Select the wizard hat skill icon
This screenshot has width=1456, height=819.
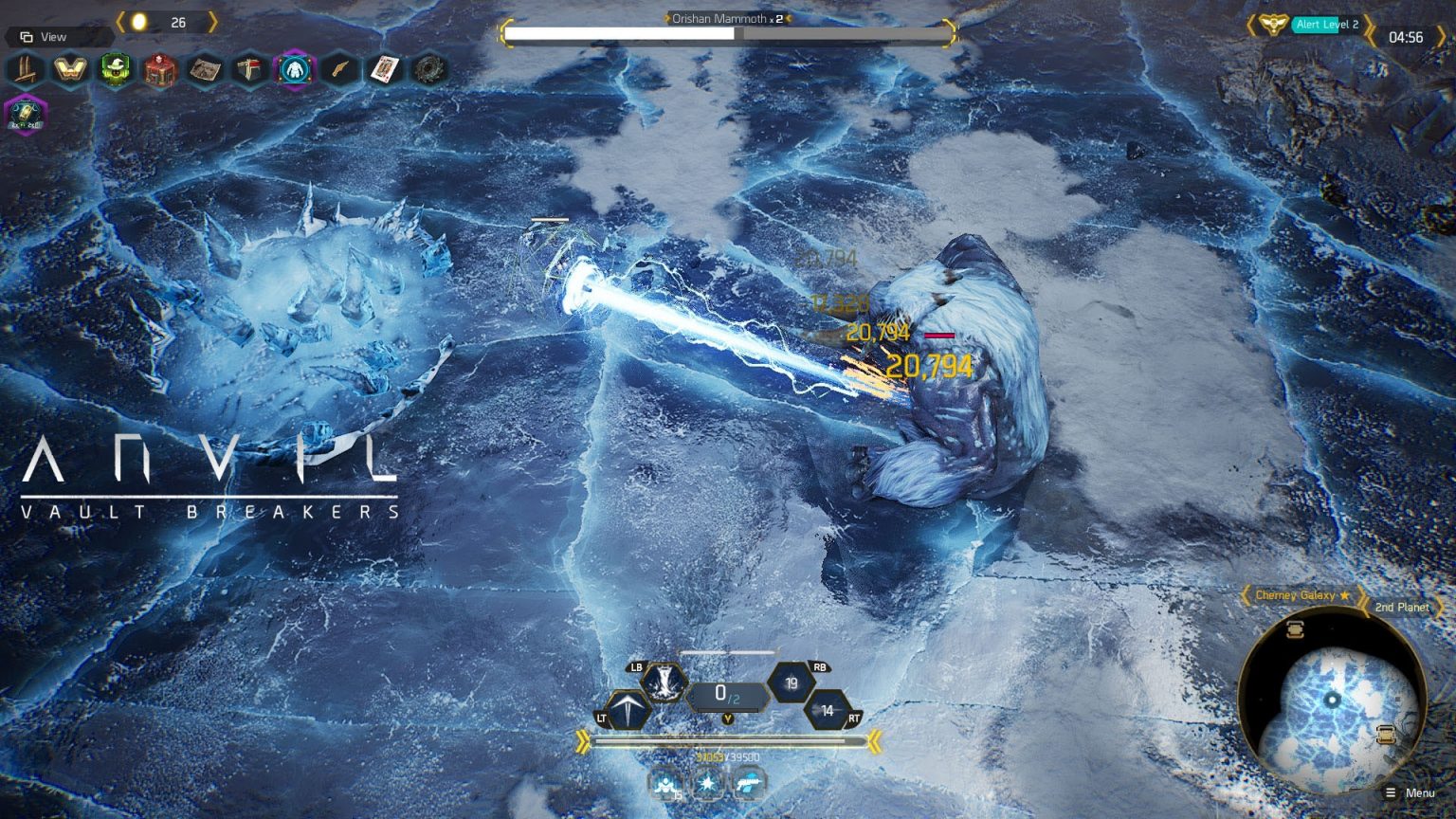115,70
